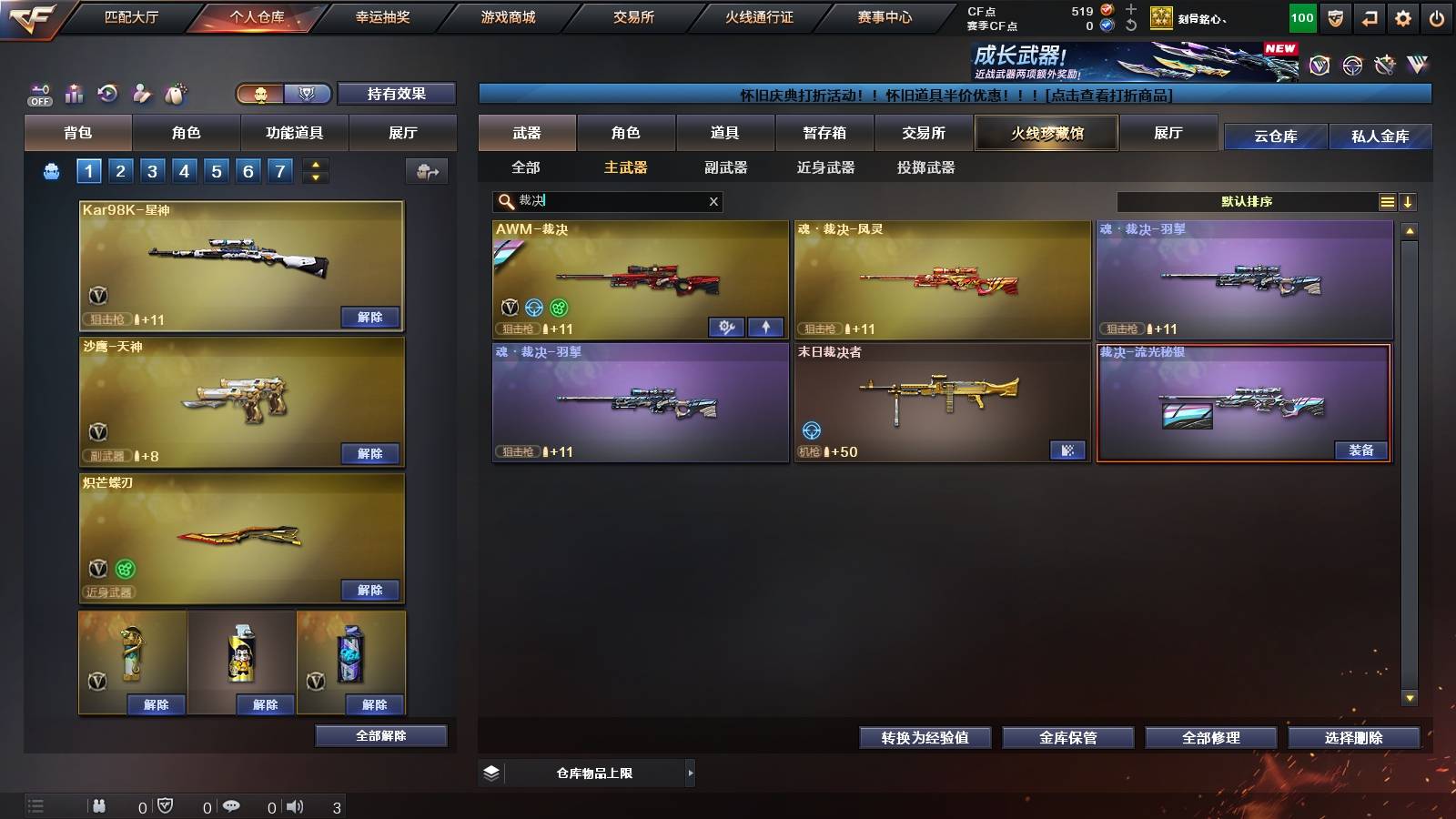Open the weapon modify gear icon on AWM-裁决 card

click(726, 326)
